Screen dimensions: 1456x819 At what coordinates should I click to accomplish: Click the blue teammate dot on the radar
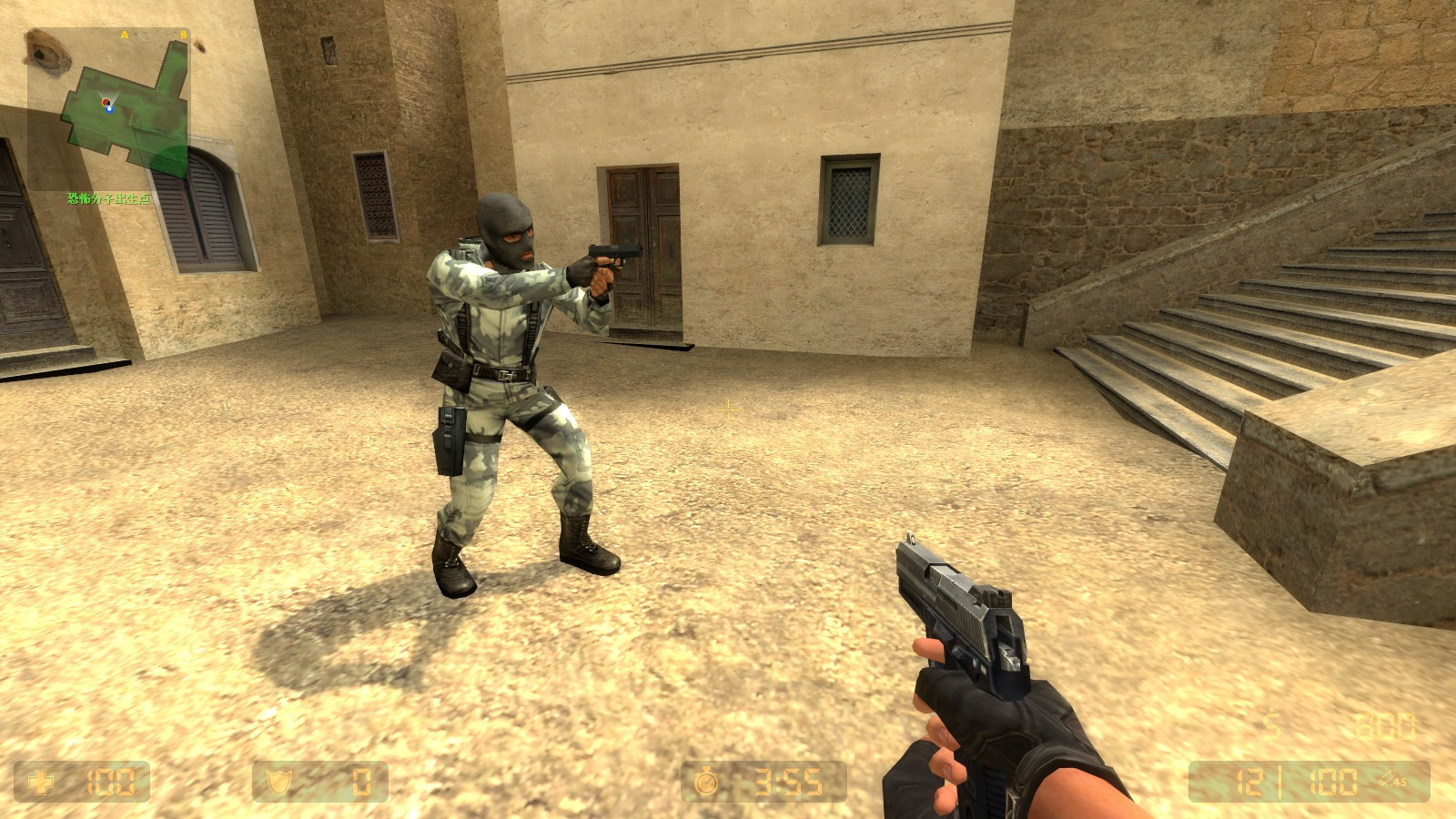click(110, 110)
